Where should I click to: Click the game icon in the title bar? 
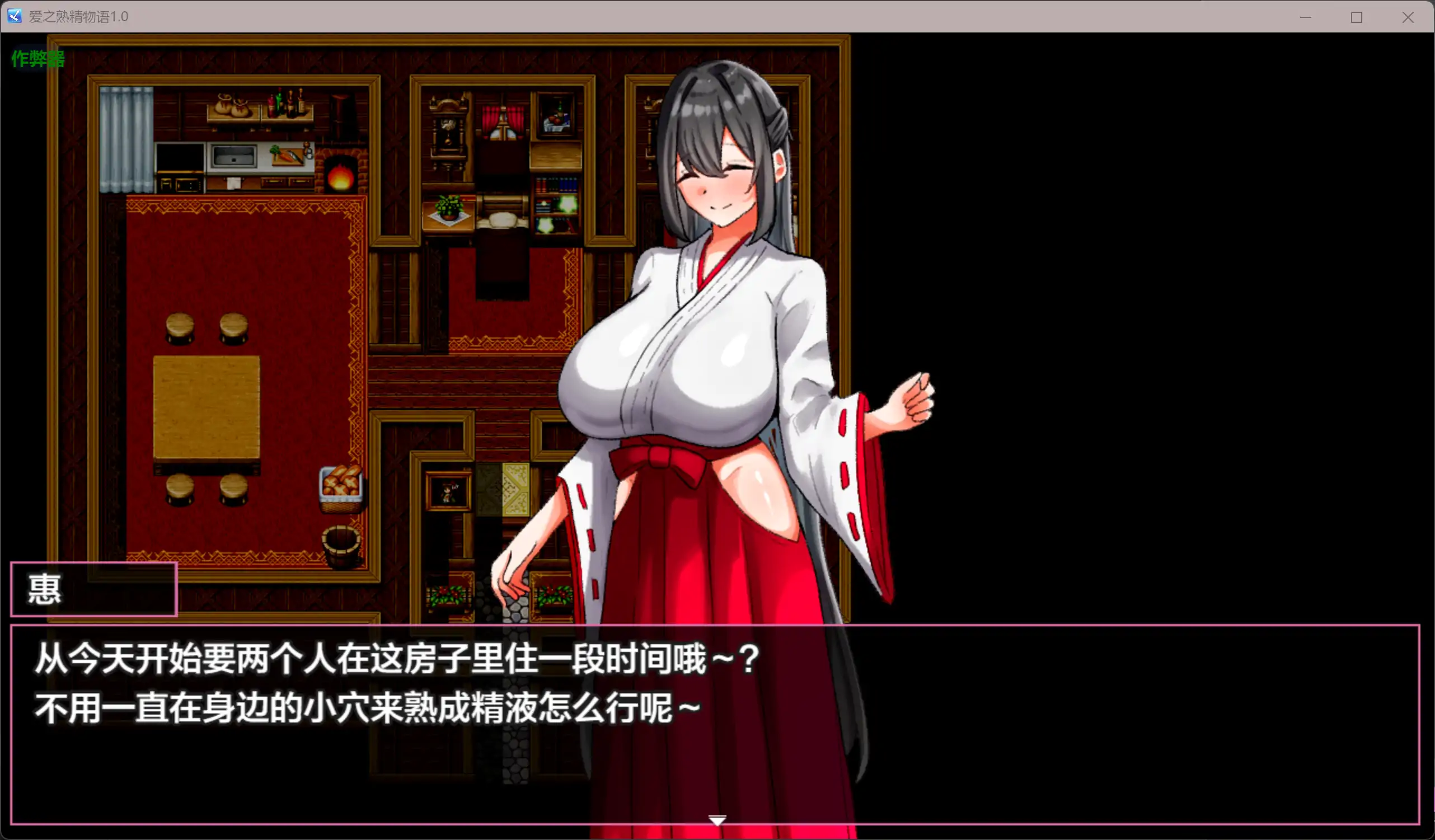[x=14, y=17]
